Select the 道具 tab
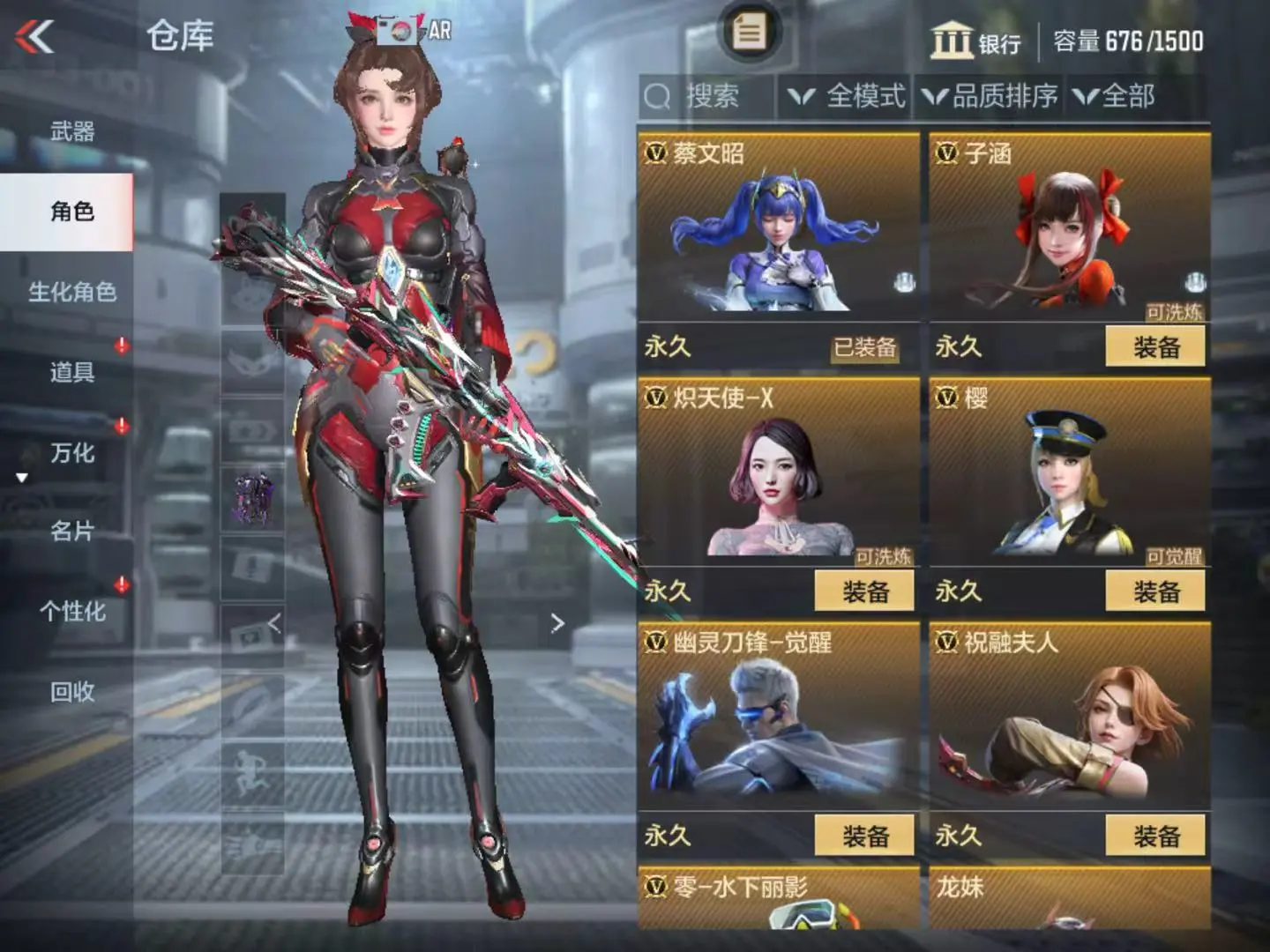Image resolution: width=1270 pixels, height=952 pixels. tap(72, 372)
